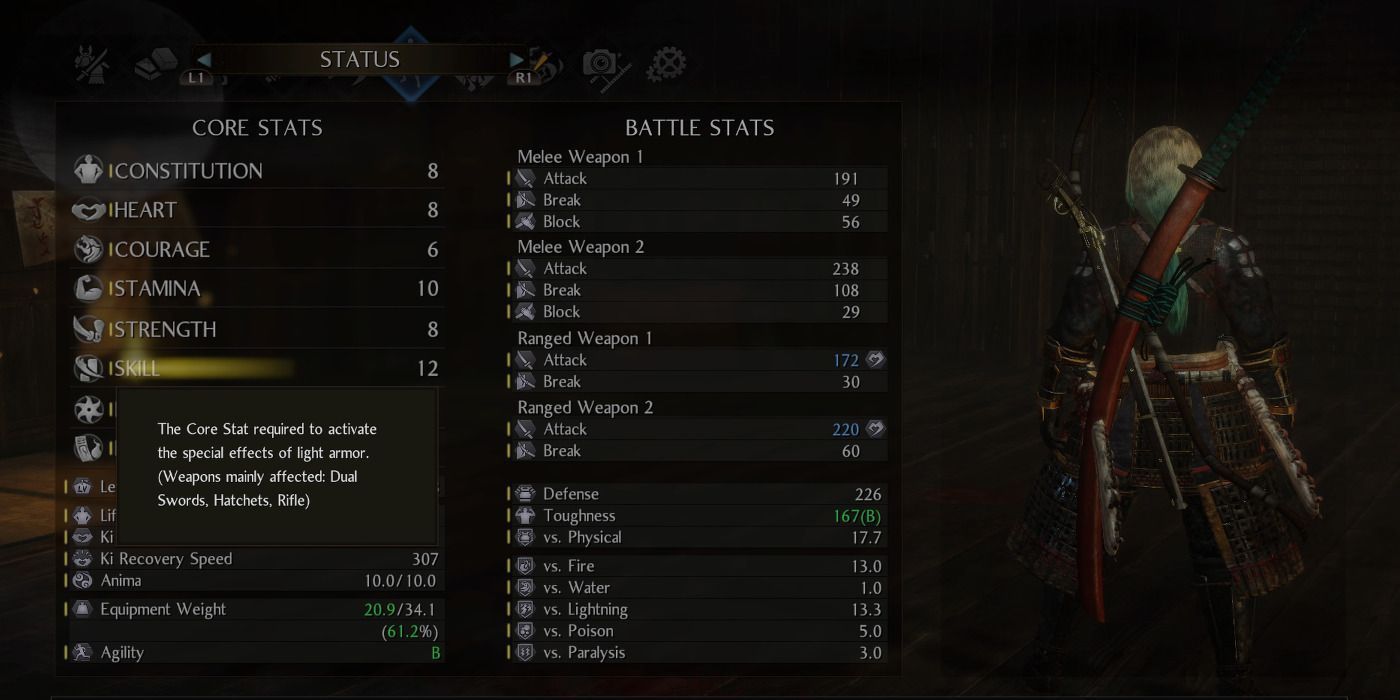The width and height of the screenshot is (1400, 700).
Task: Open the gear system settings tab
Action: click(x=666, y=65)
